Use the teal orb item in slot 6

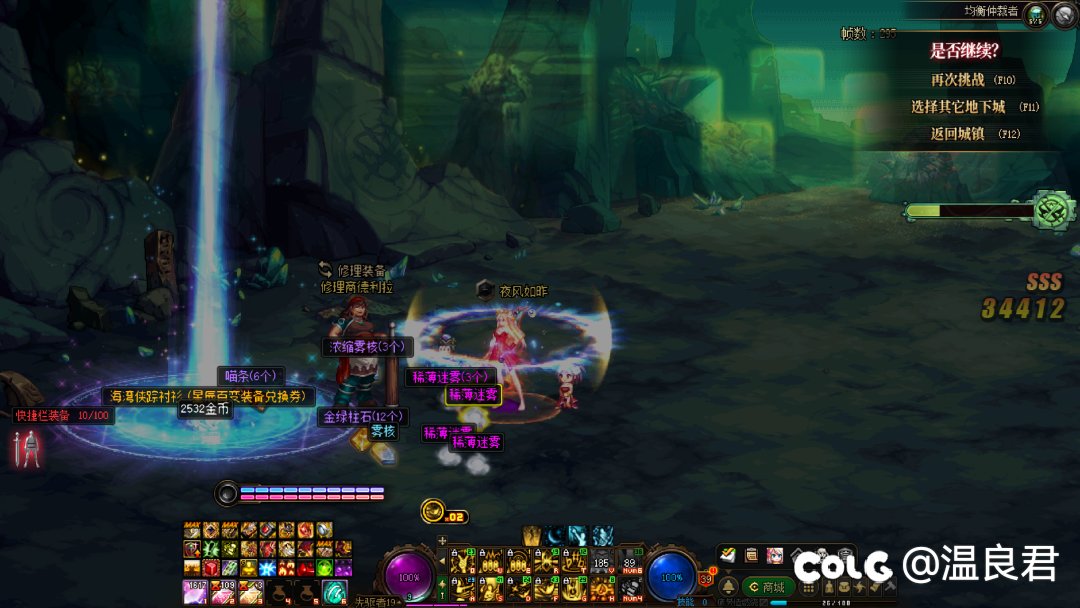coord(333,592)
